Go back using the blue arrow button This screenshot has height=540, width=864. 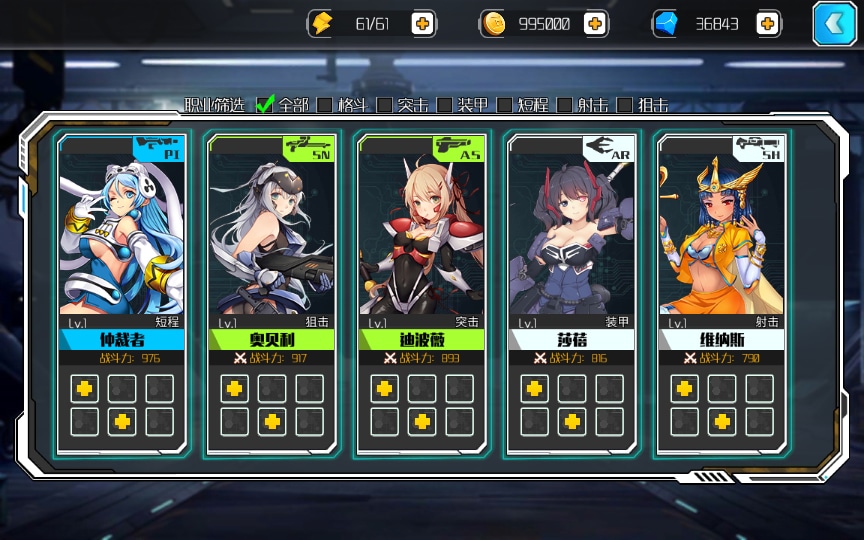pyautogui.click(x=834, y=24)
